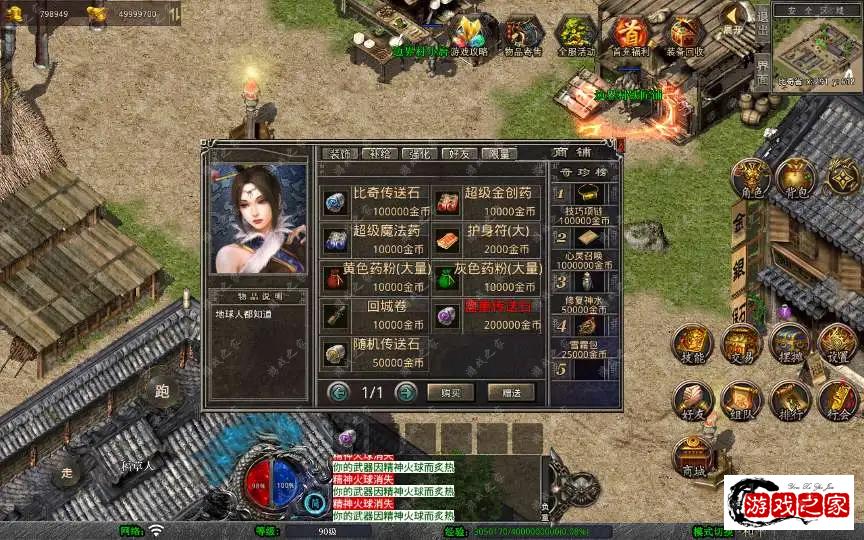Image resolution: width=864 pixels, height=540 pixels.
Task: Select the 随机传送石 item
Action: click(373, 353)
